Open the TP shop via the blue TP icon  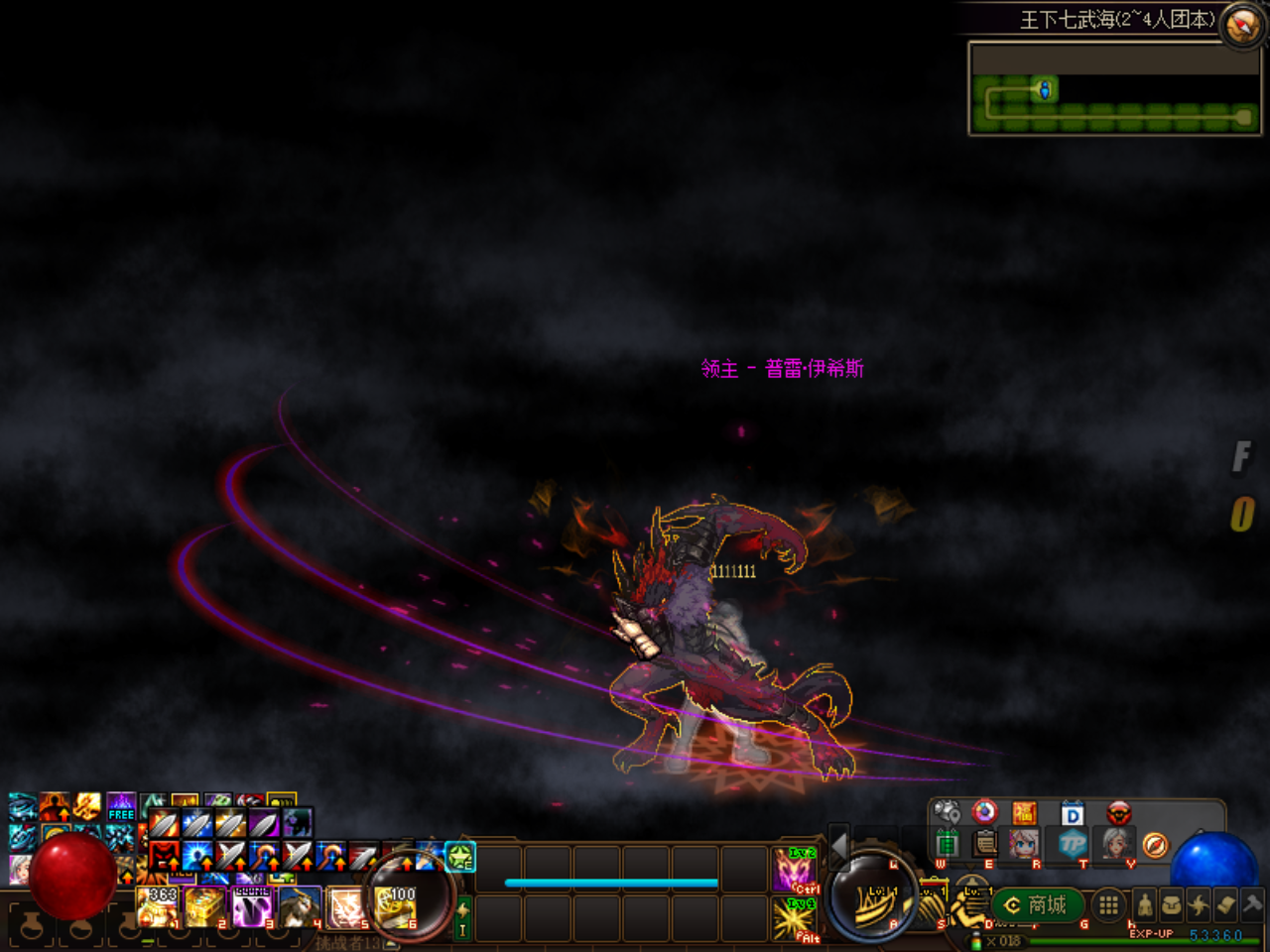point(1072,845)
